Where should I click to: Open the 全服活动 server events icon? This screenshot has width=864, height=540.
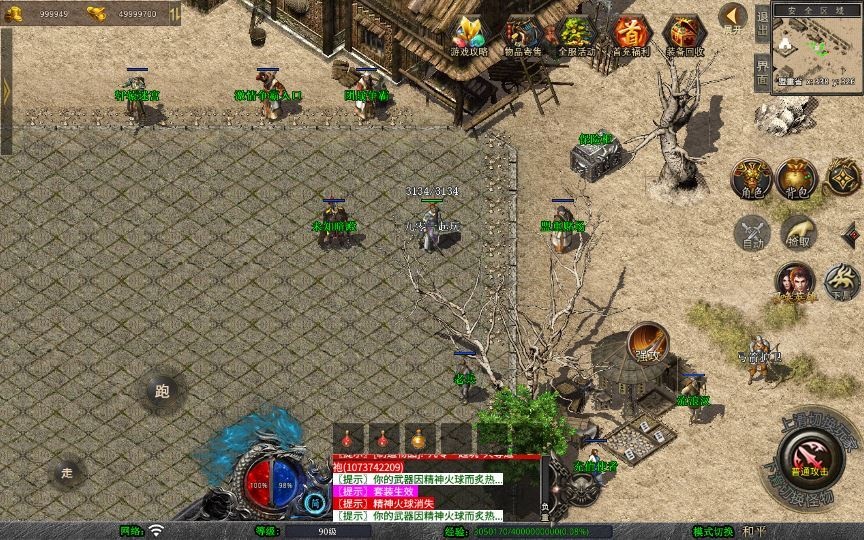point(577,36)
